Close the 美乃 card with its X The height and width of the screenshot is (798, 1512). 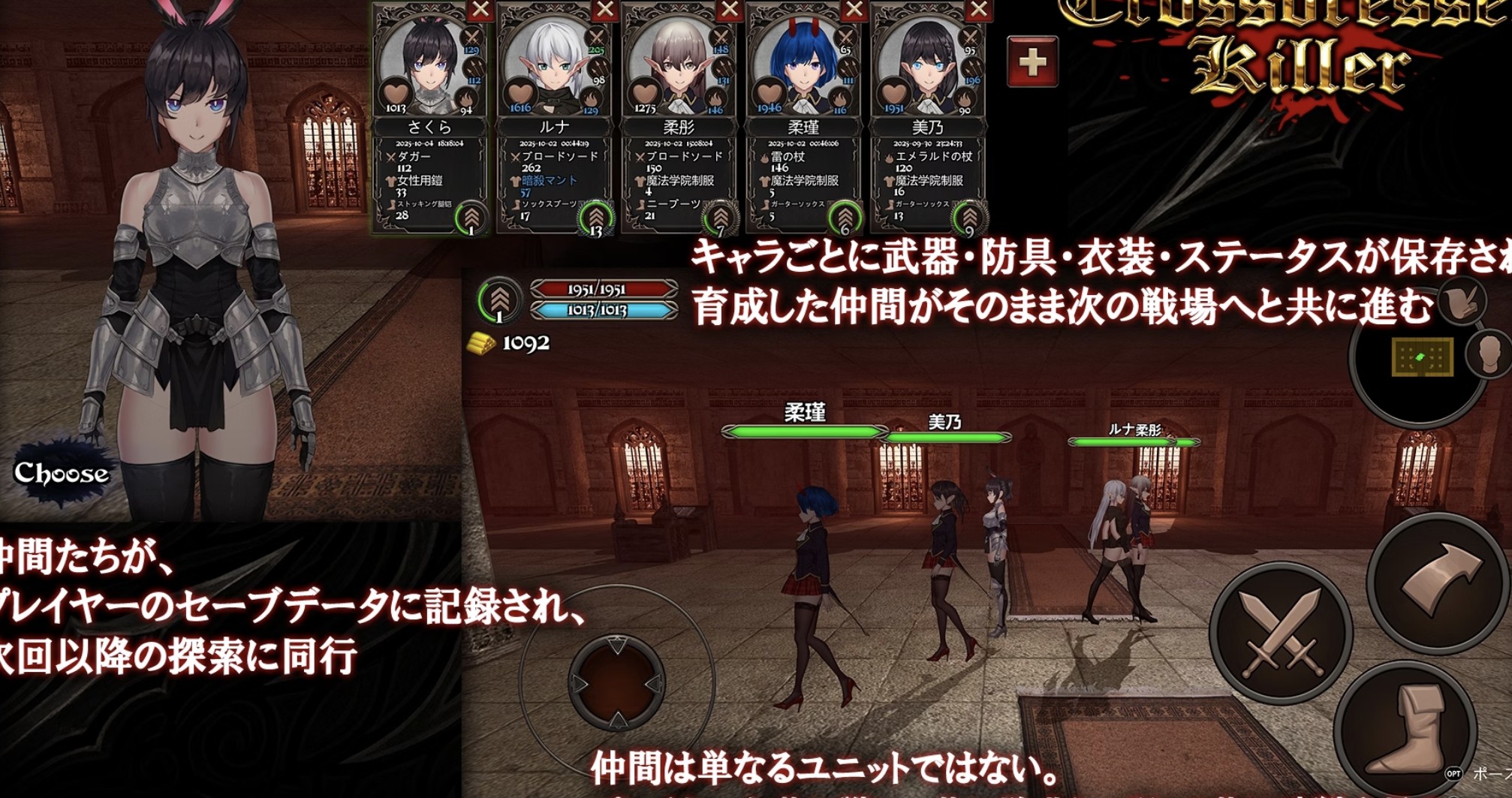click(x=978, y=10)
